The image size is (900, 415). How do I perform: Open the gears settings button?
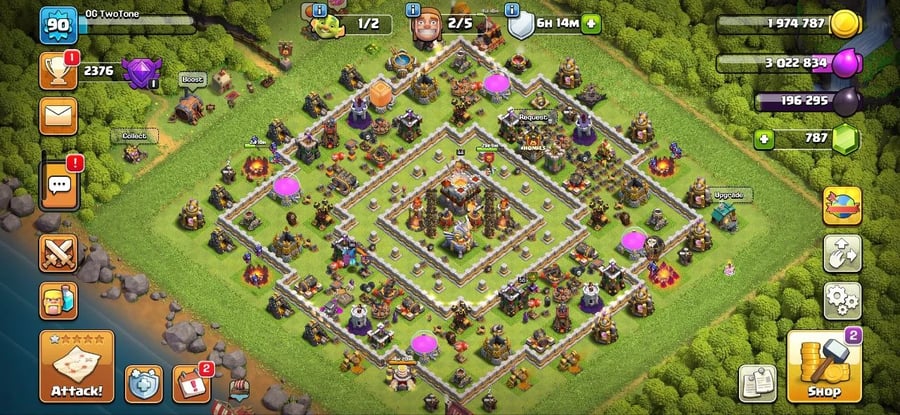click(x=842, y=300)
